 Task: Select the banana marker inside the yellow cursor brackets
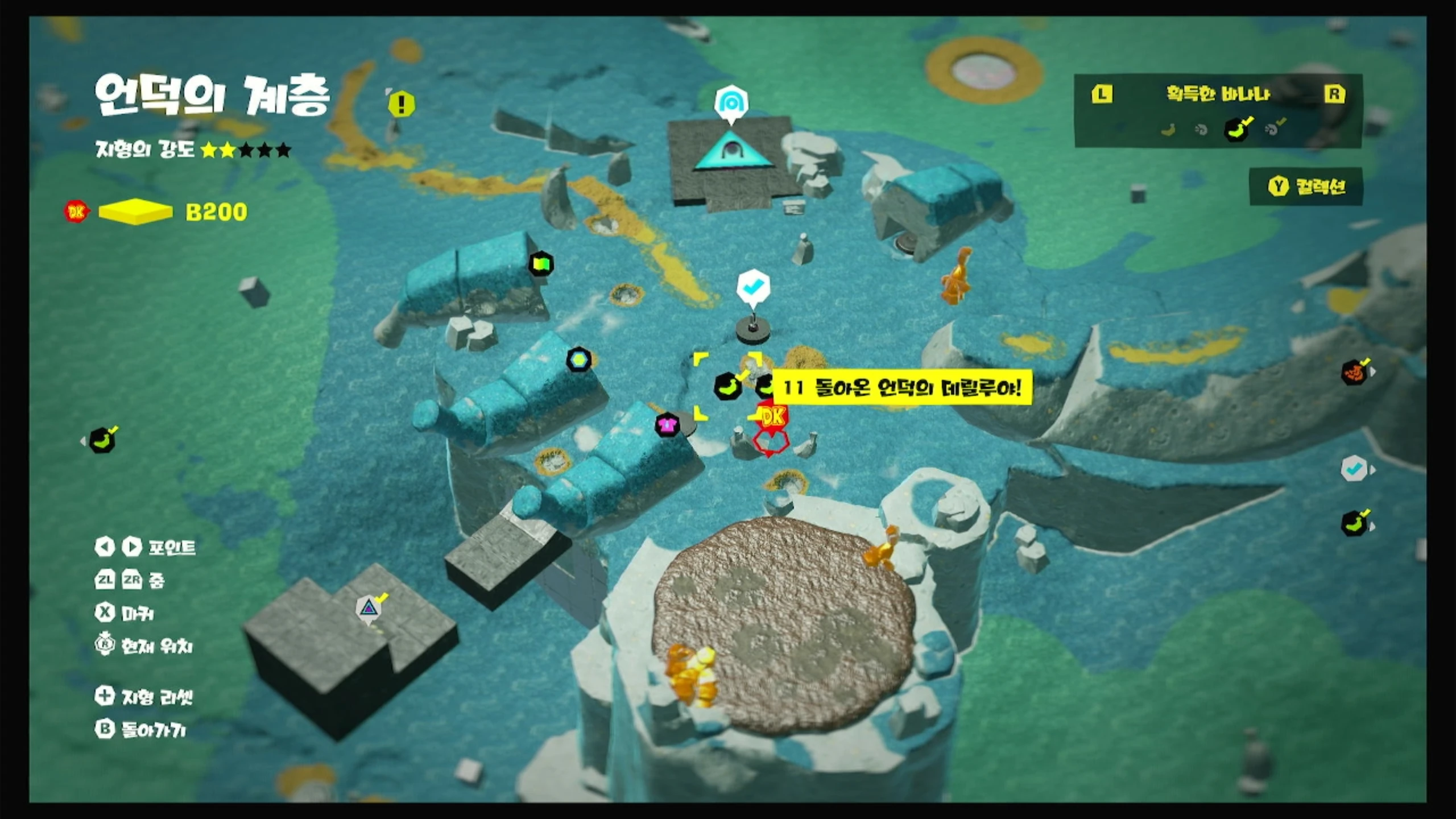click(x=727, y=387)
